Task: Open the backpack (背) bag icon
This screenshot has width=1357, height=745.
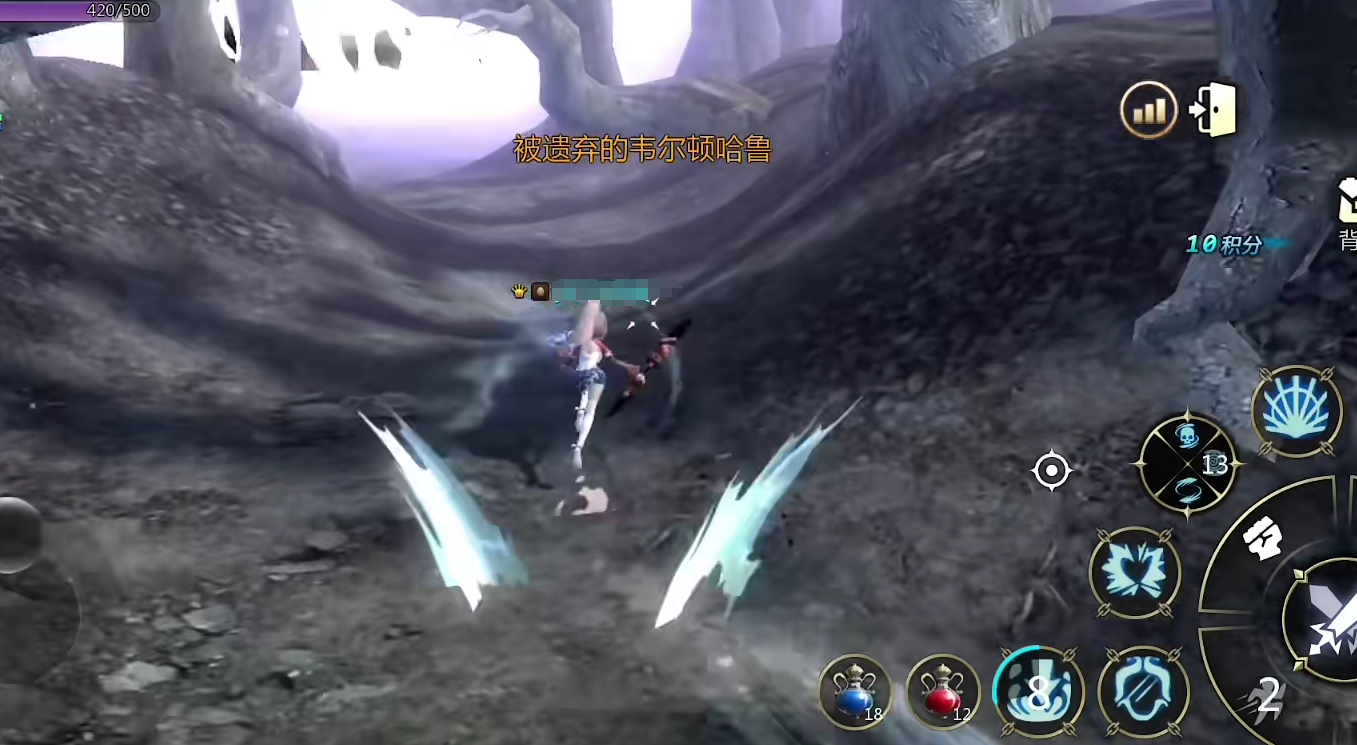Action: coord(1347,203)
